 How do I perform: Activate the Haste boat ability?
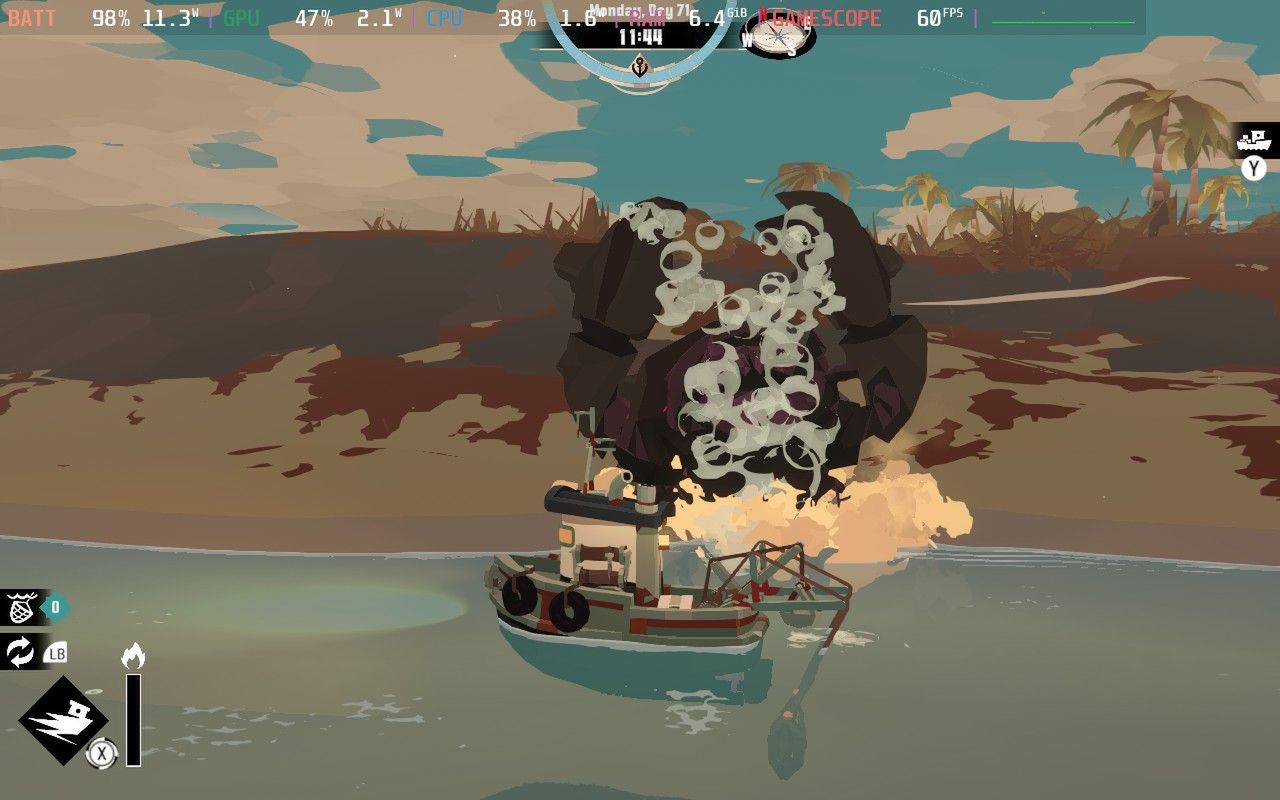click(64, 720)
